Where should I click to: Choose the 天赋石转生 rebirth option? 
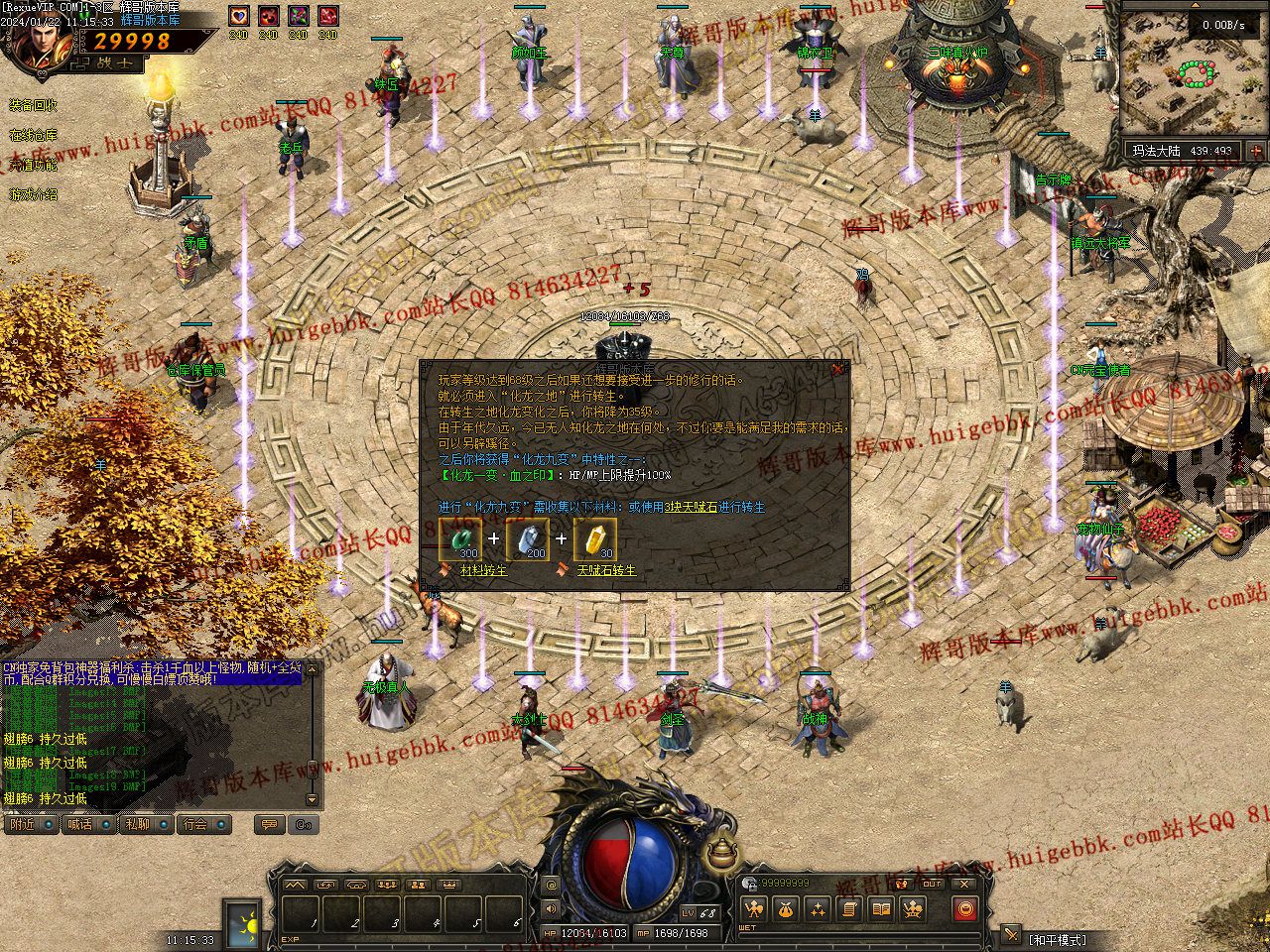pyautogui.click(x=605, y=571)
